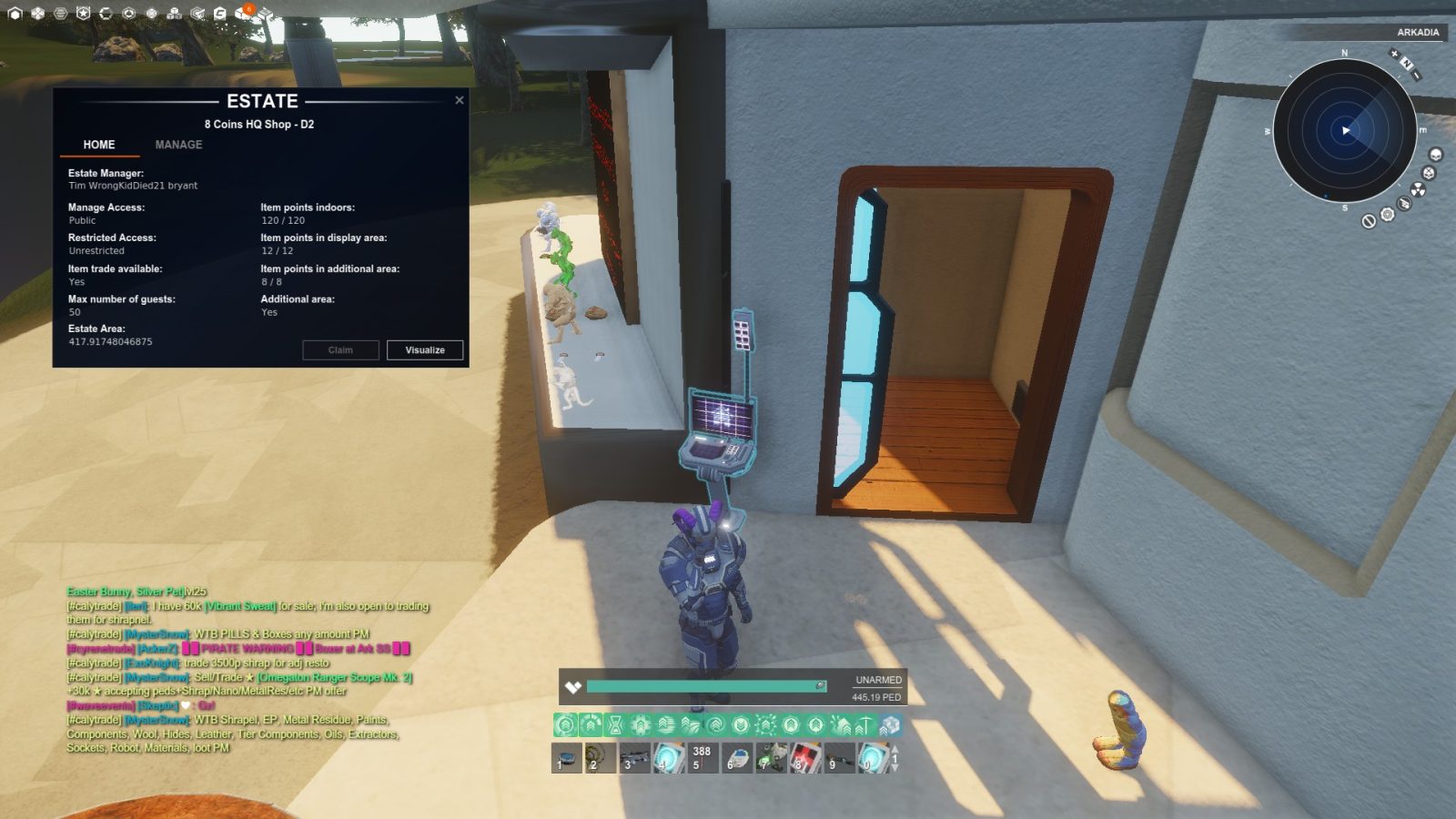Viewport: 1456px width, 819px height.
Task: Toggle the radiation hazard filter near the minimap
Action: point(1418,189)
